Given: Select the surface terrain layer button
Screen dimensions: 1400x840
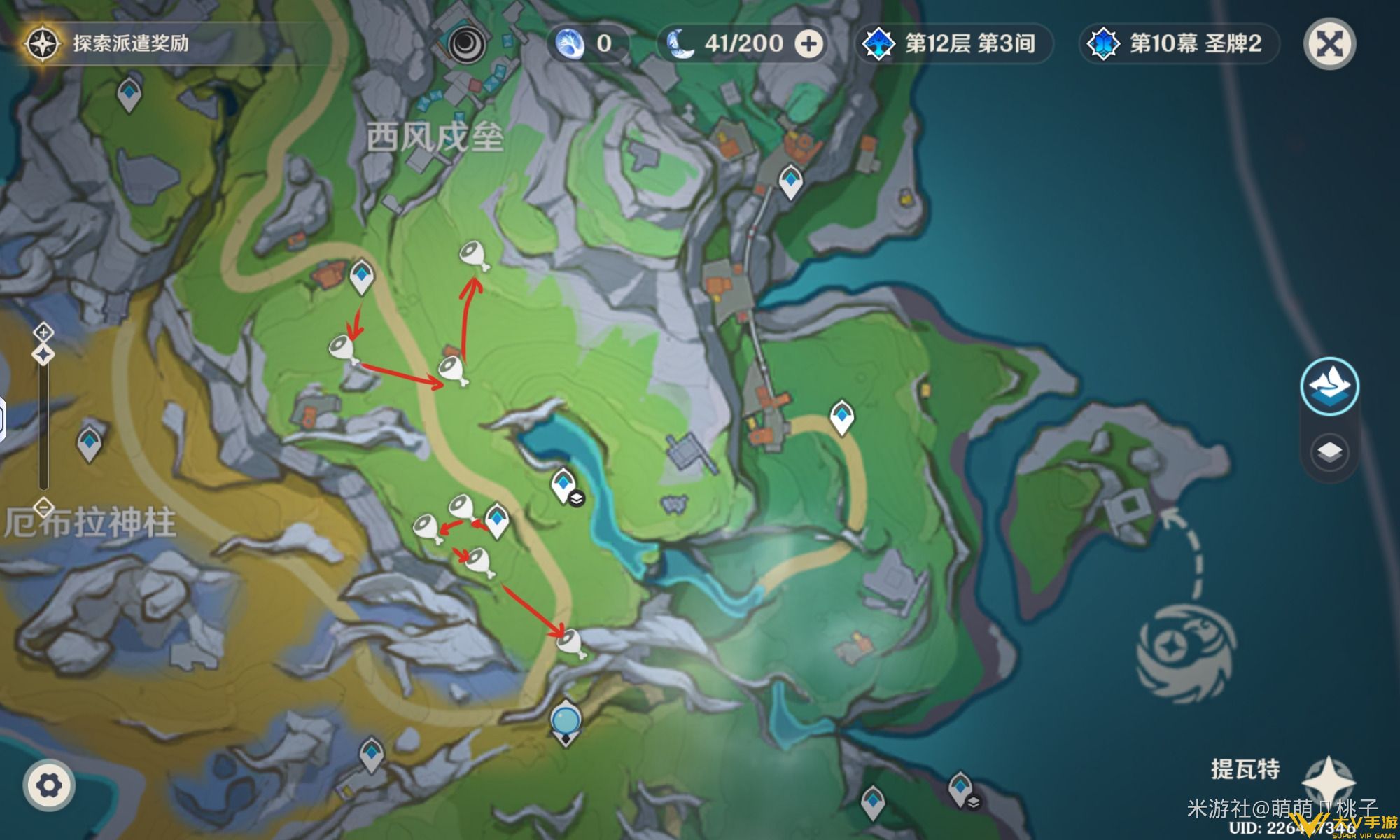Looking at the screenshot, I should point(1329,386).
